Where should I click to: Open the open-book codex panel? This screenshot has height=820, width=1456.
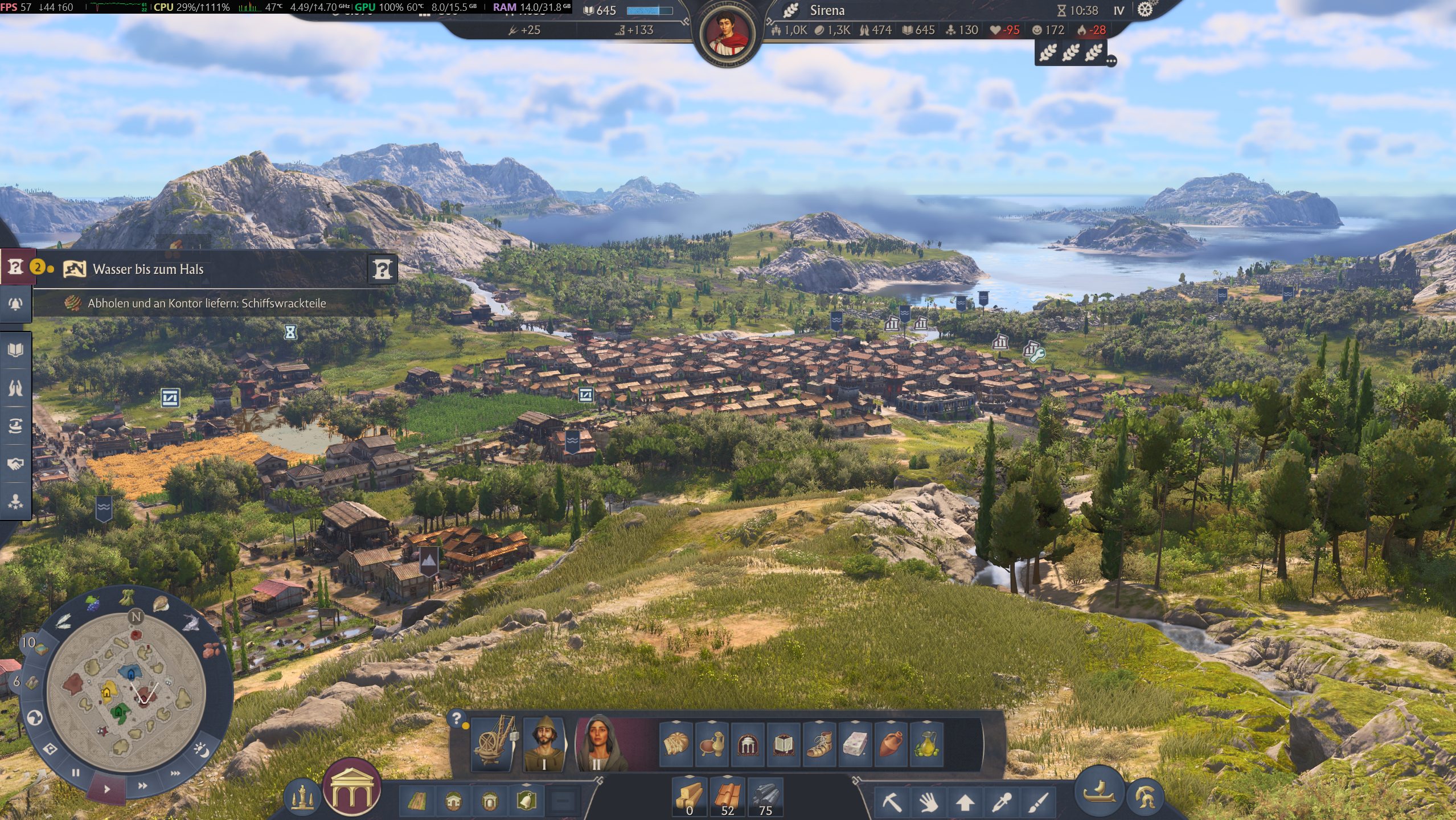click(15, 350)
